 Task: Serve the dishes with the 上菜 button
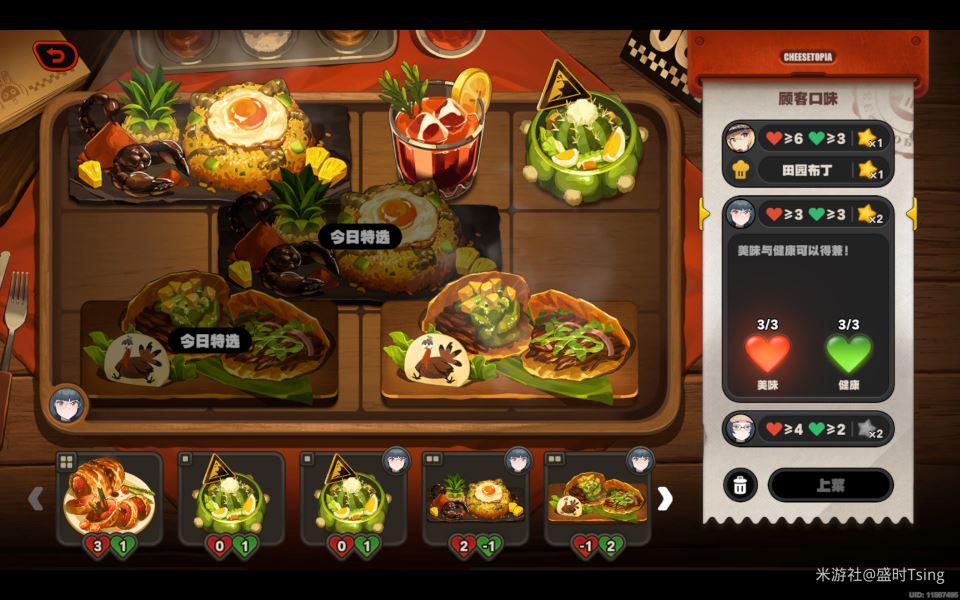830,485
